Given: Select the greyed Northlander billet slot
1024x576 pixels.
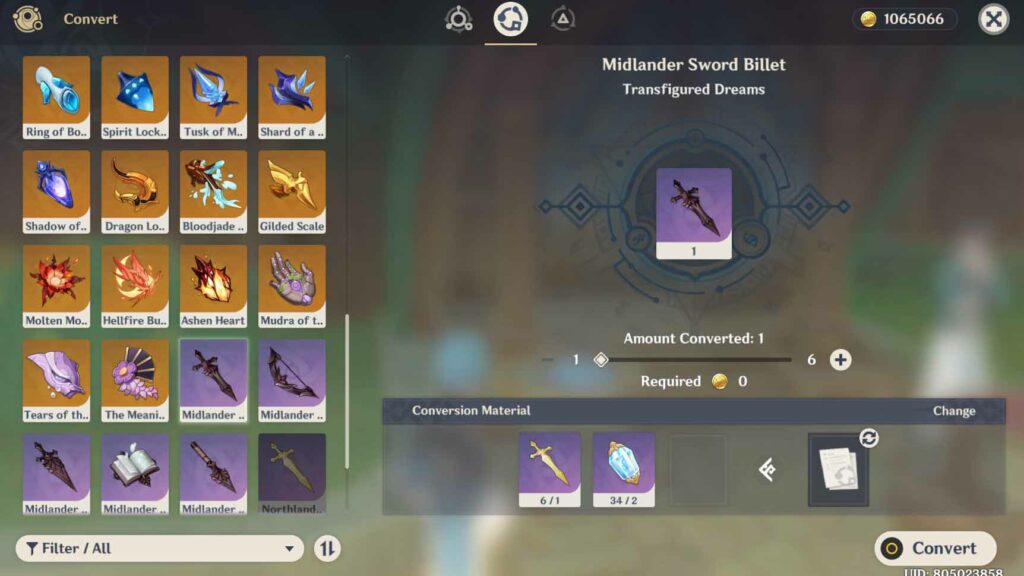Looking at the screenshot, I should [292, 473].
